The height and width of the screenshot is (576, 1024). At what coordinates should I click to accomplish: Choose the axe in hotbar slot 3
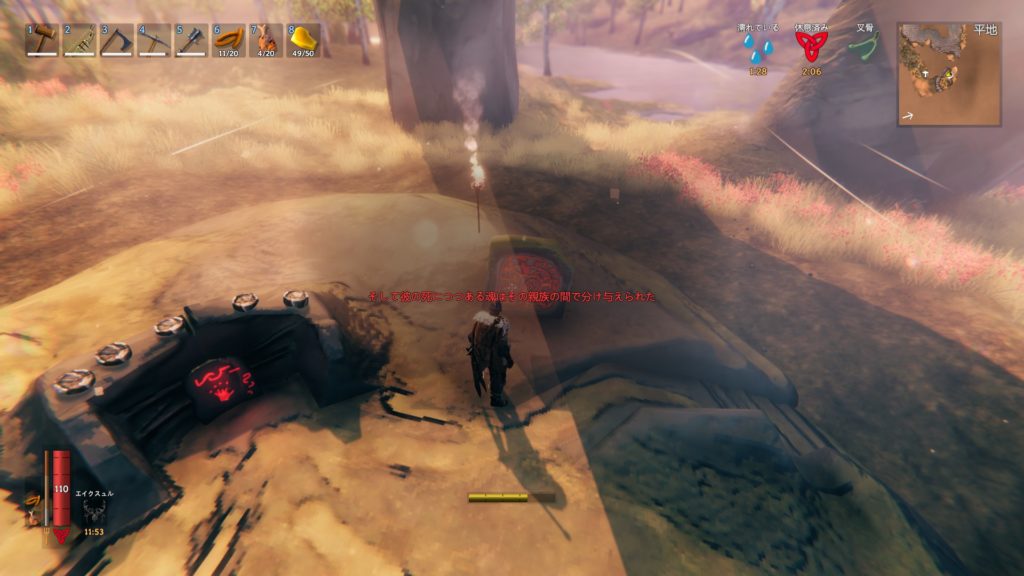click(x=117, y=40)
